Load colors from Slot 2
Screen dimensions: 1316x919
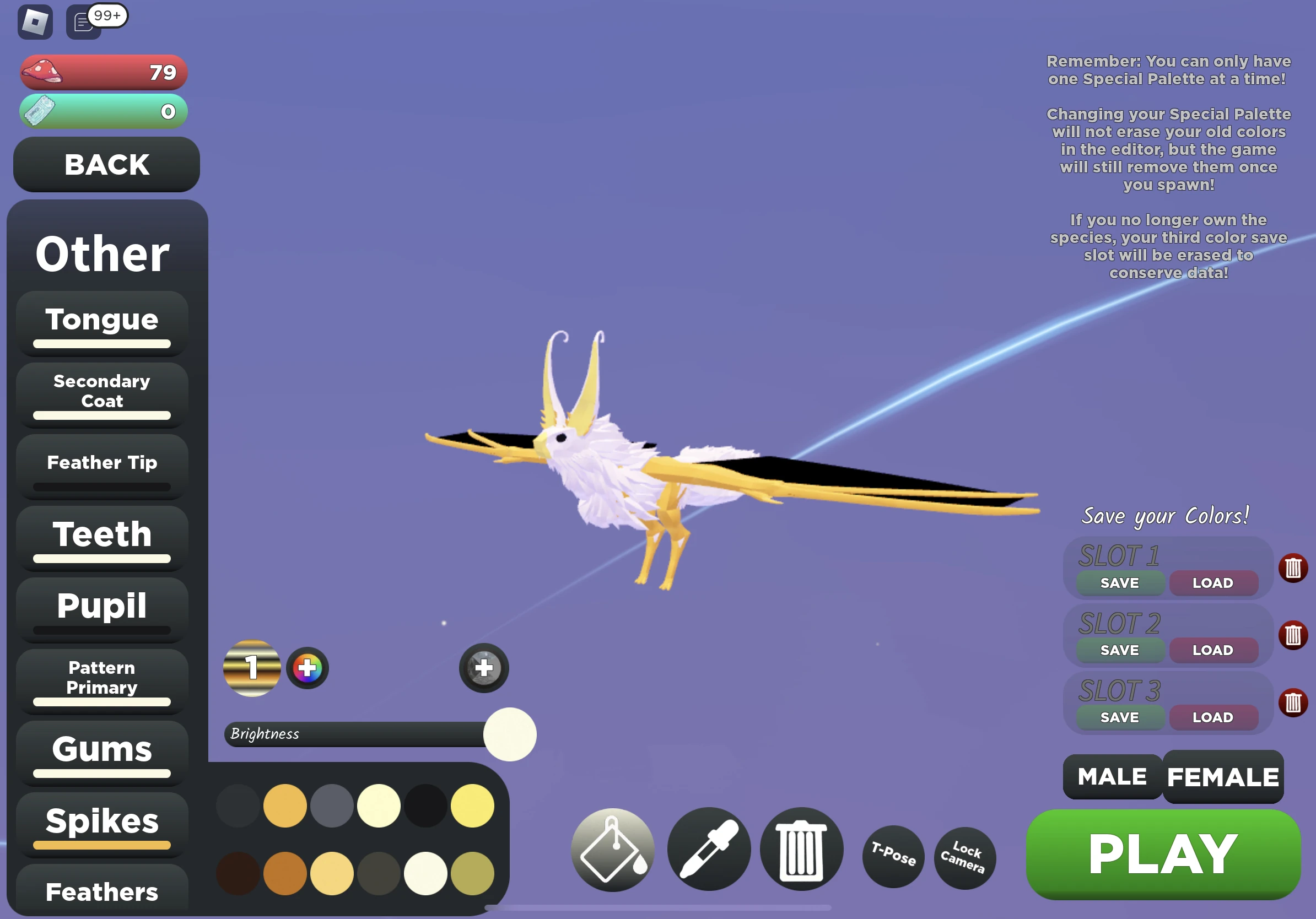[x=1214, y=650]
